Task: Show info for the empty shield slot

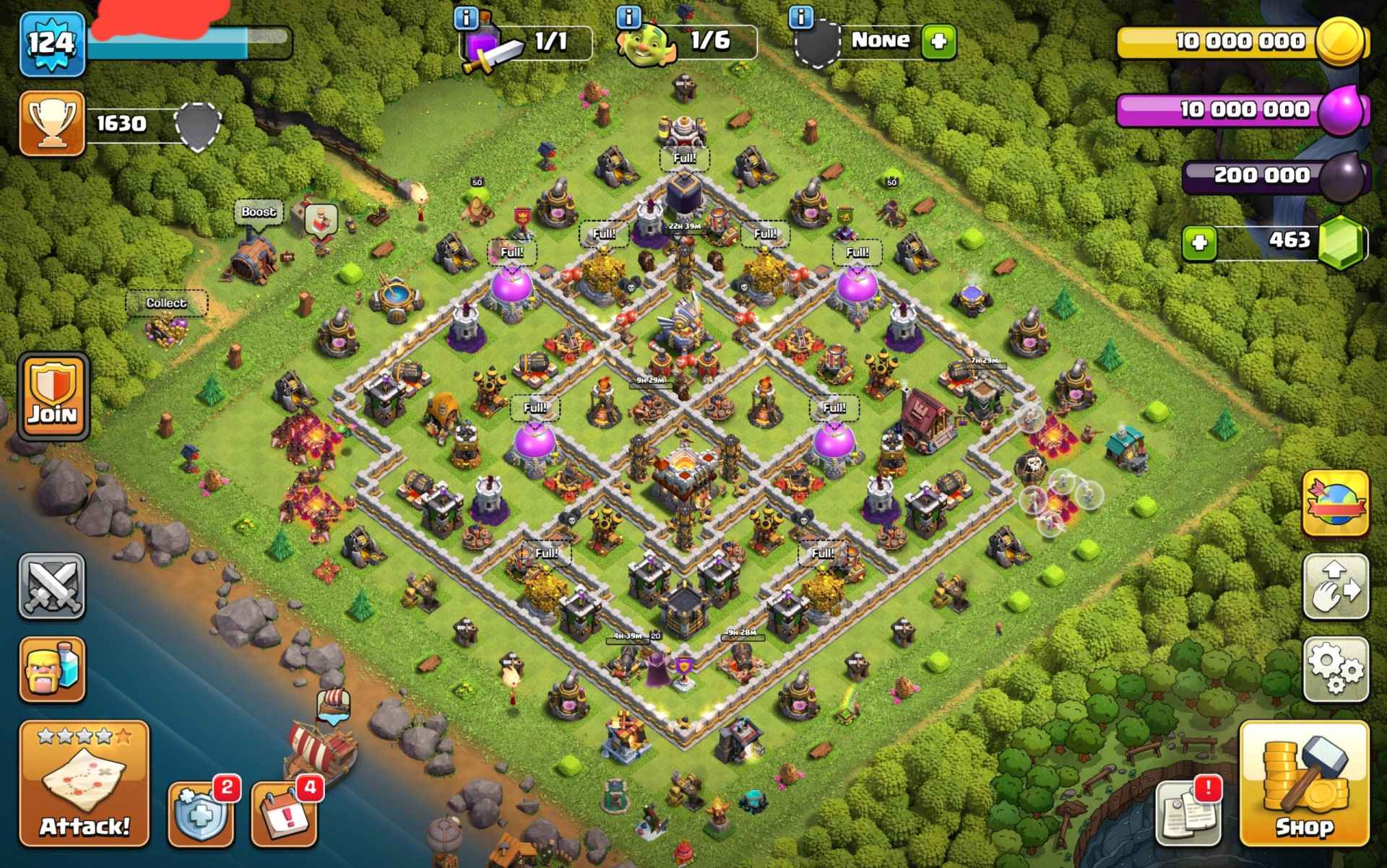Action: click(800, 17)
